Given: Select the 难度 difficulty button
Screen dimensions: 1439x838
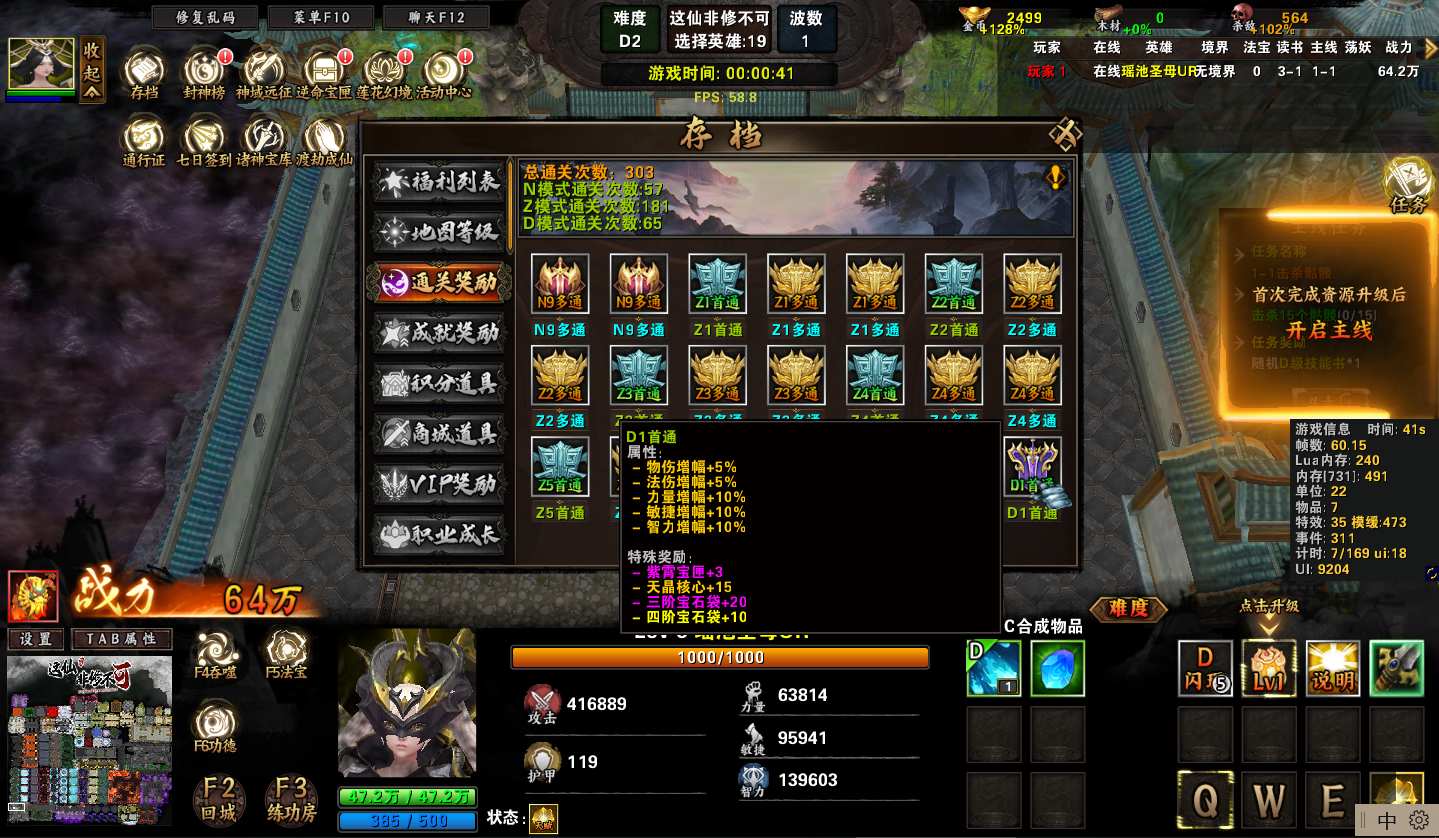Looking at the screenshot, I should tap(1129, 608).
